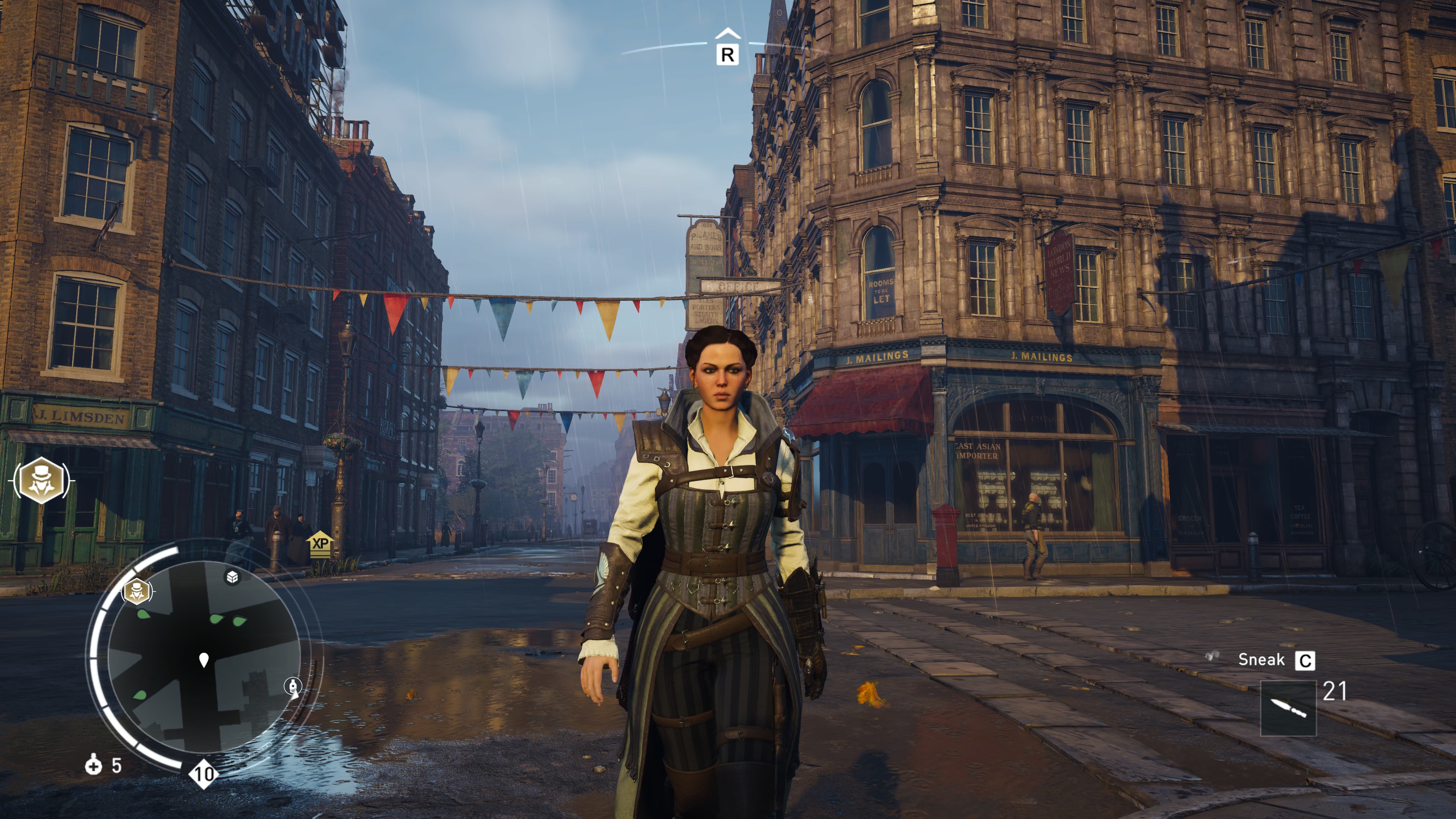Select the white player location pin on minimap
Screen dimensions: 1456x819
tap(204, 659)
